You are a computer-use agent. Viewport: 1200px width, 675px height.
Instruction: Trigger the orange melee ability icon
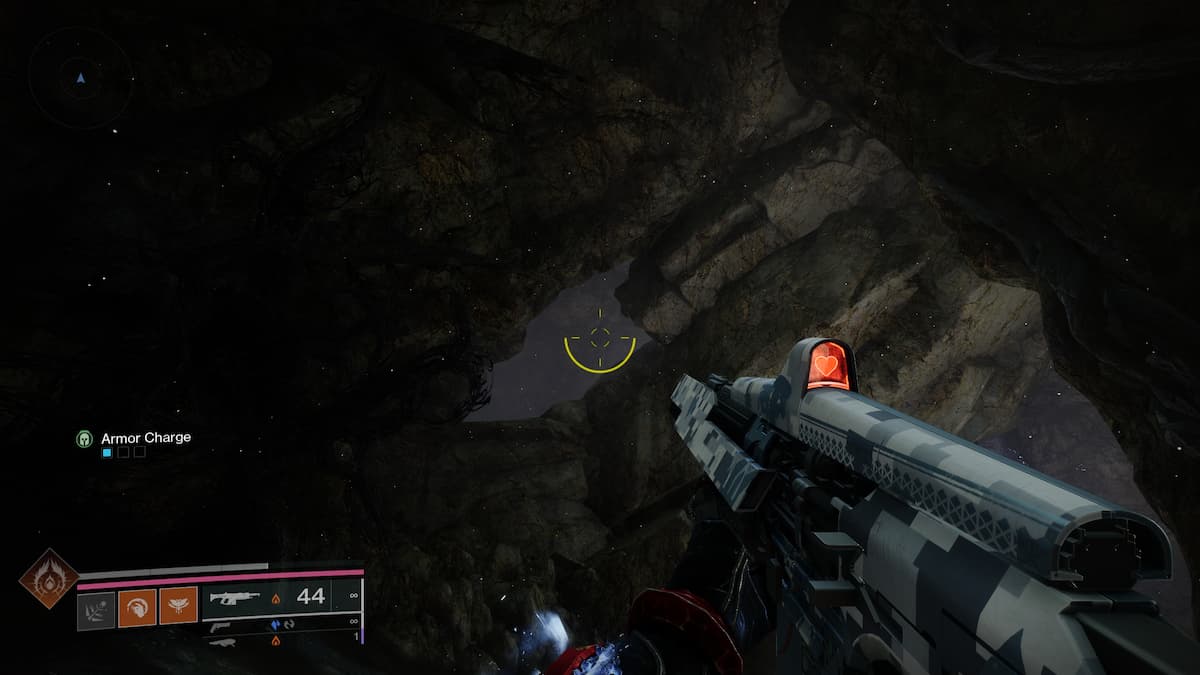tap(137, 606)
